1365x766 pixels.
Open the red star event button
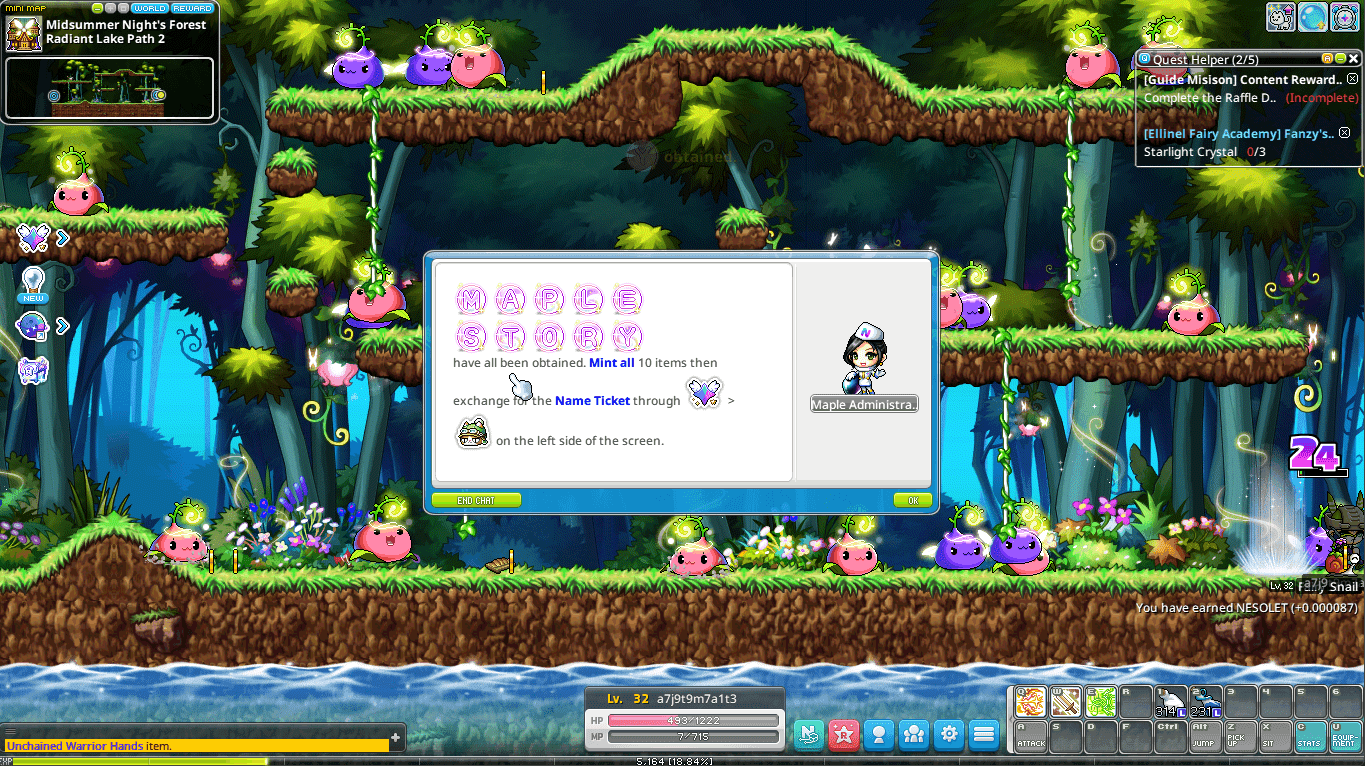click(844, 735)
